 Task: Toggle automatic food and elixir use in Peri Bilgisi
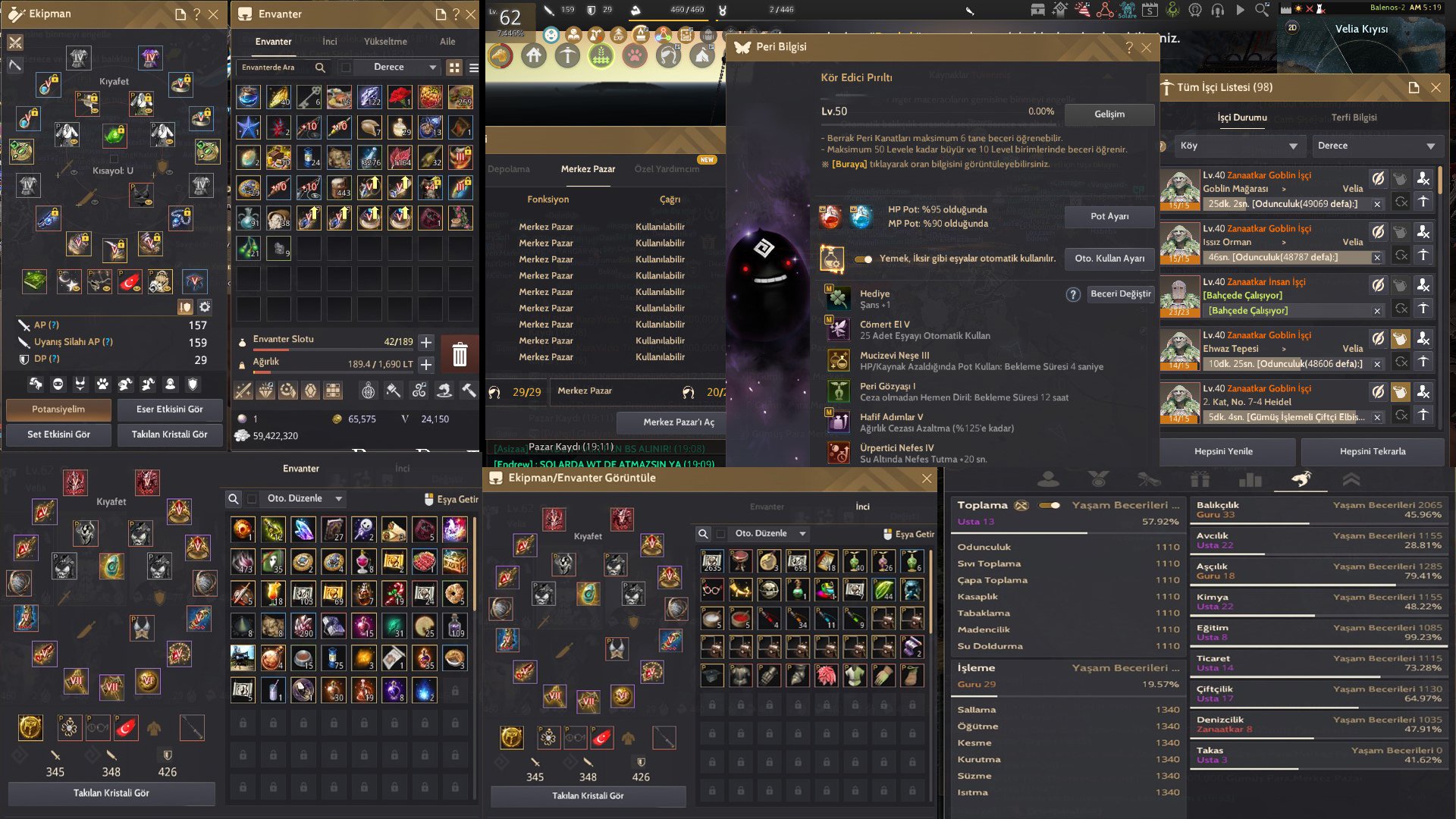point(864,259)
